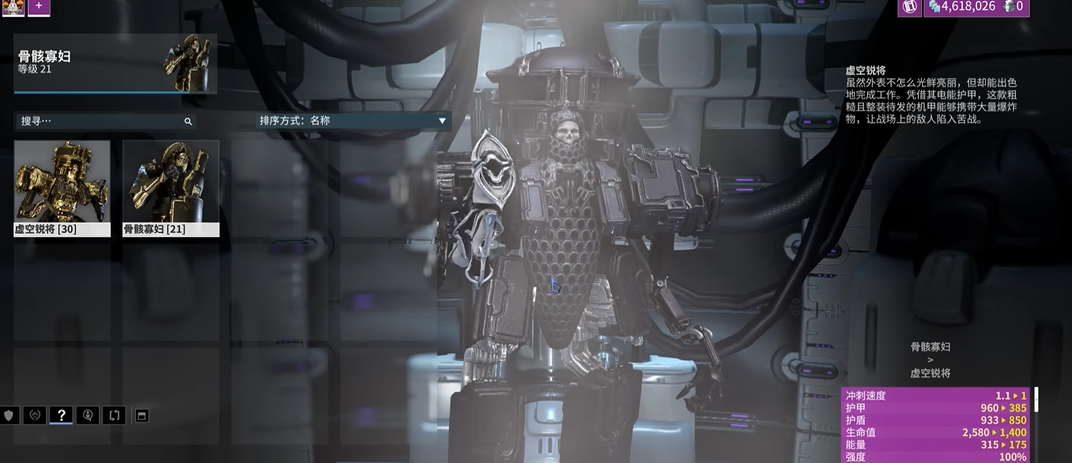Click the purple plus squad invite button
This screenshot has height=463, width=1072.
click(x=39, y=6)
